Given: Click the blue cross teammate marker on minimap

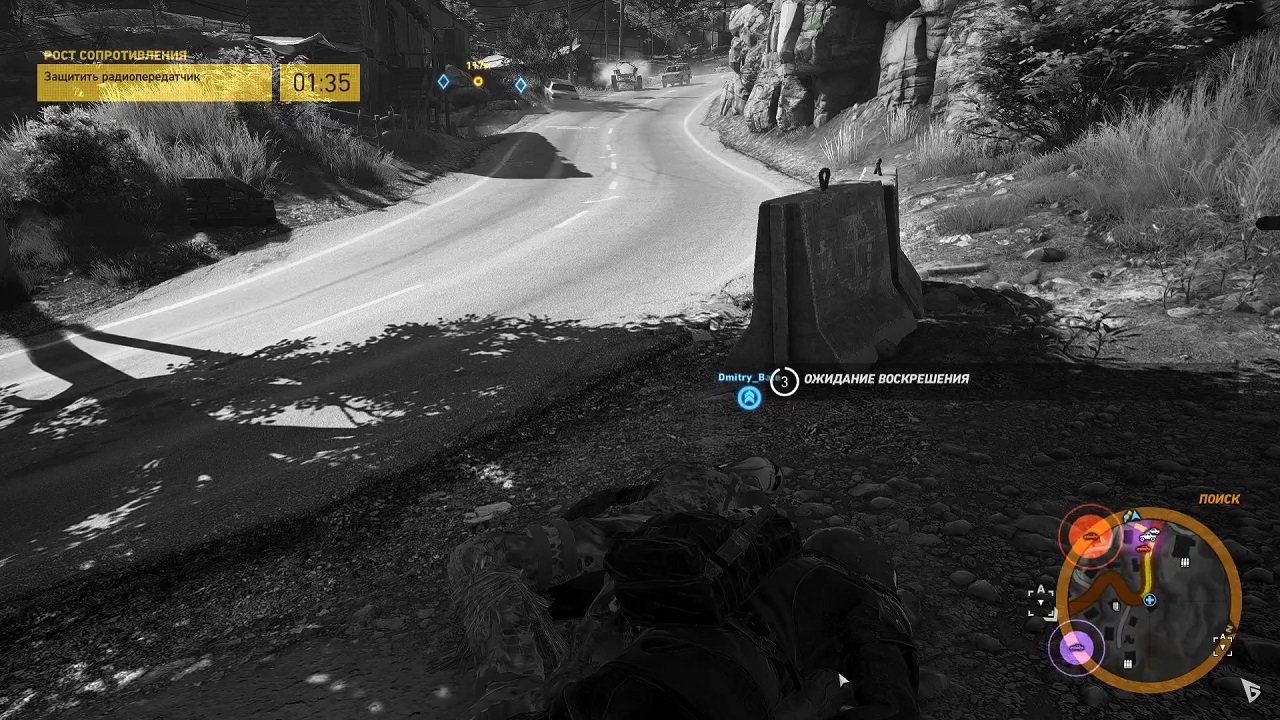Looking at the screenshot, I should pyautogui.click(x=1150, y=600).
